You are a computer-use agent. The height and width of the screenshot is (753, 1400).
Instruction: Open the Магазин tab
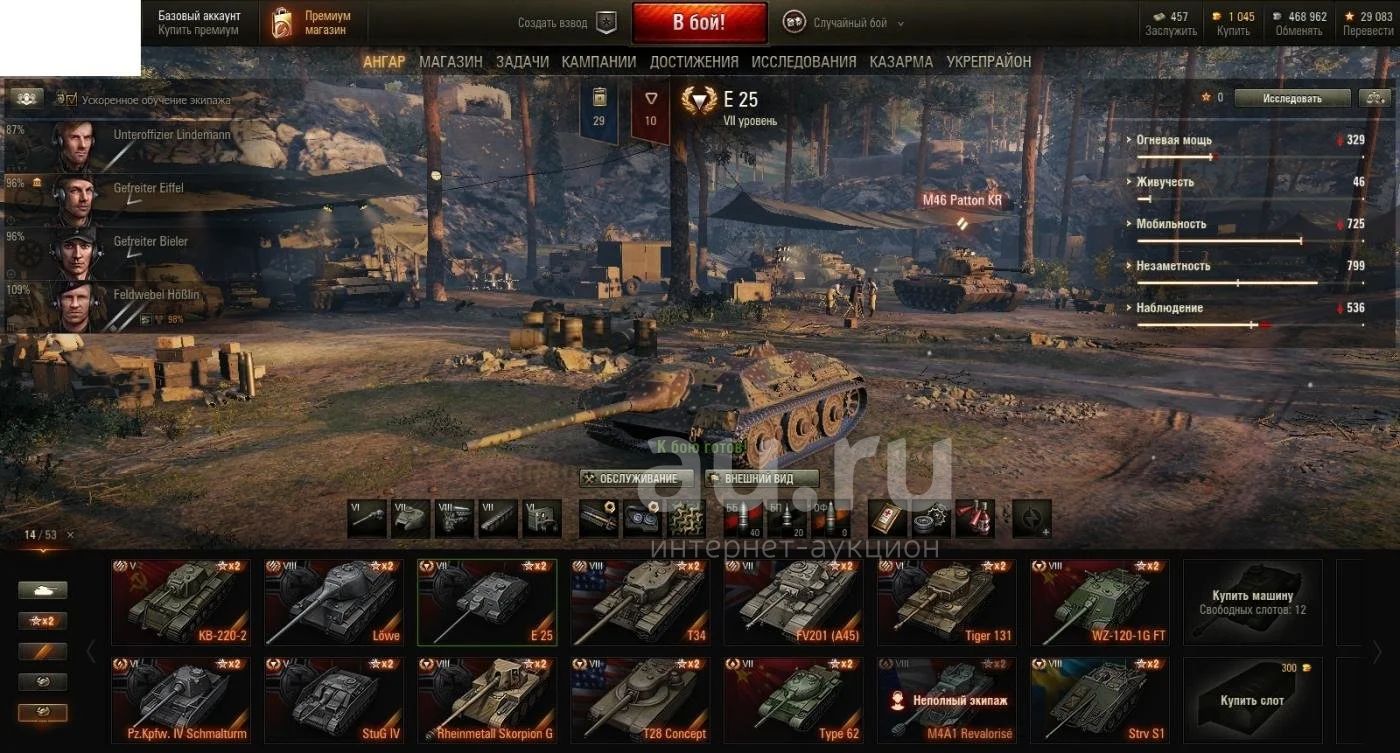pyautogui.click(x=450, y=62)
